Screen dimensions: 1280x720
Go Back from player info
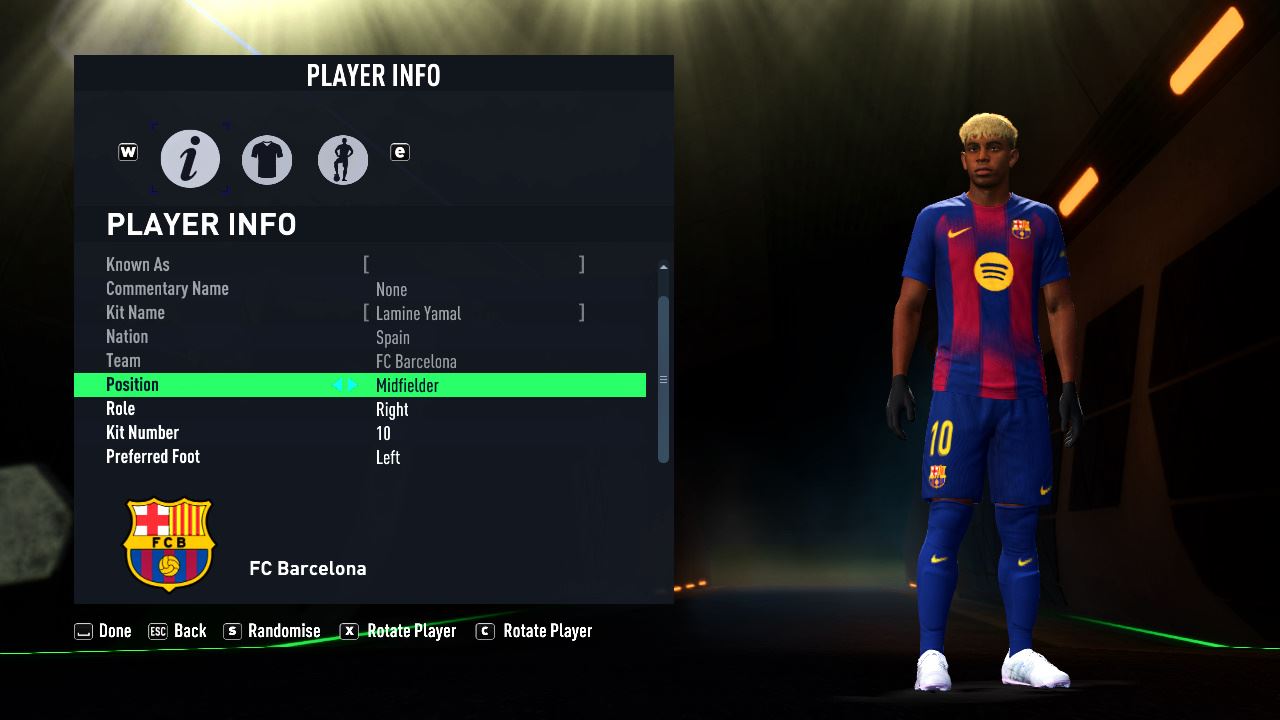[x=177, y=631]
